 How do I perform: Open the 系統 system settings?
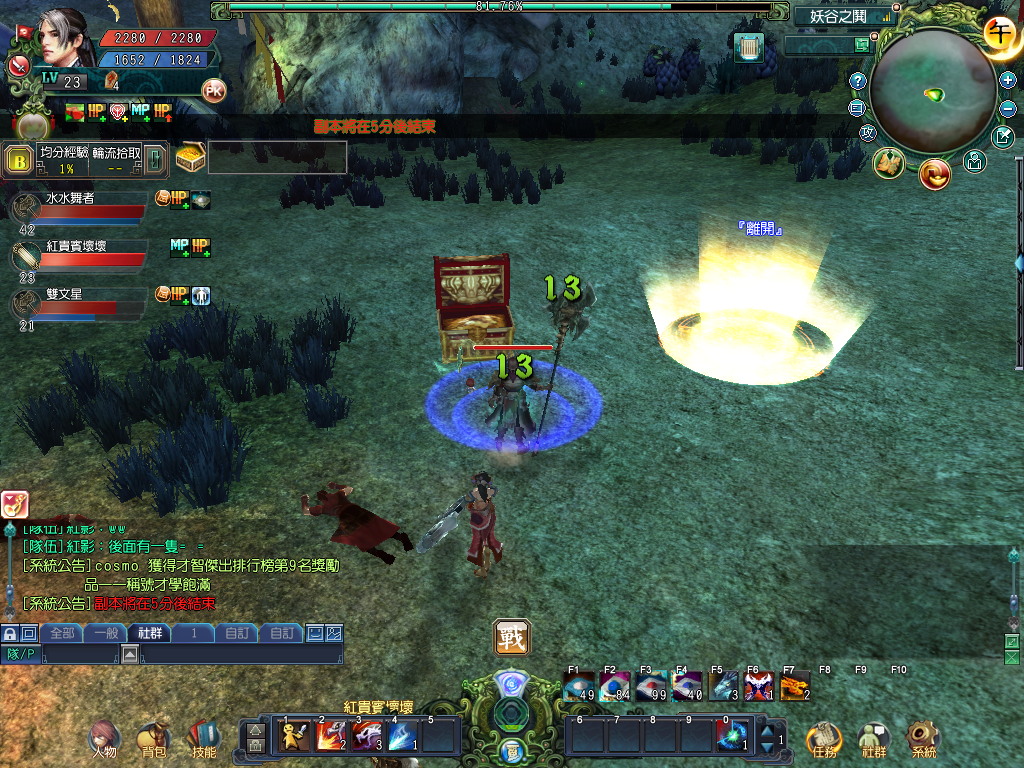click(x=922, y=739)
